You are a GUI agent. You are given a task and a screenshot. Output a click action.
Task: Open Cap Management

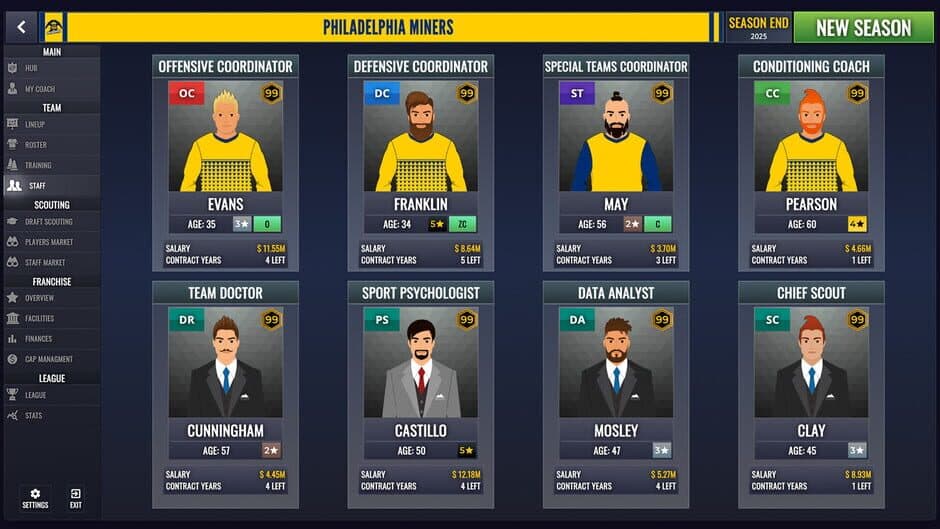50,359
